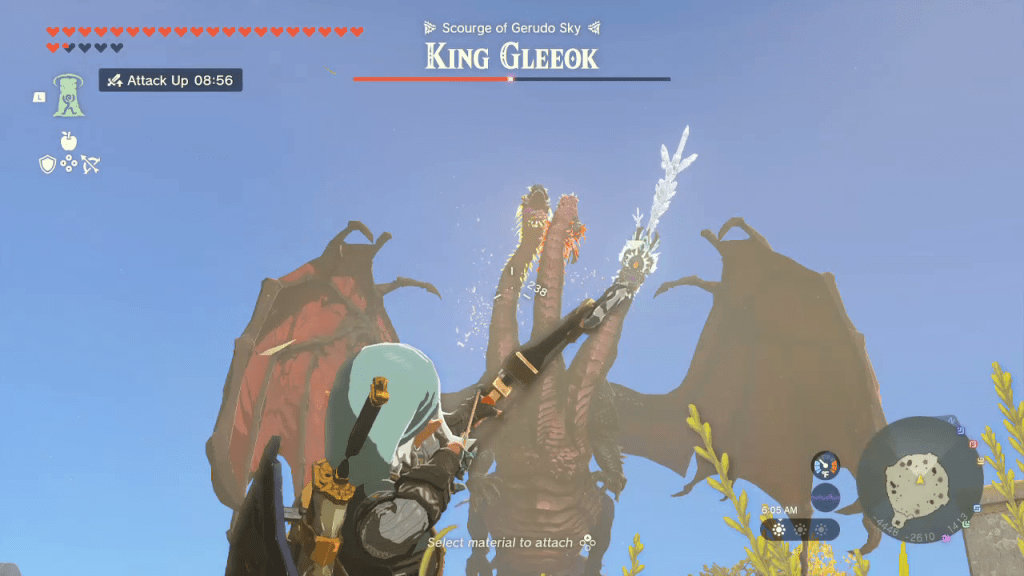Click the weather forecast sun strip
Screen dimensions: 1024x576
point(798,529)
